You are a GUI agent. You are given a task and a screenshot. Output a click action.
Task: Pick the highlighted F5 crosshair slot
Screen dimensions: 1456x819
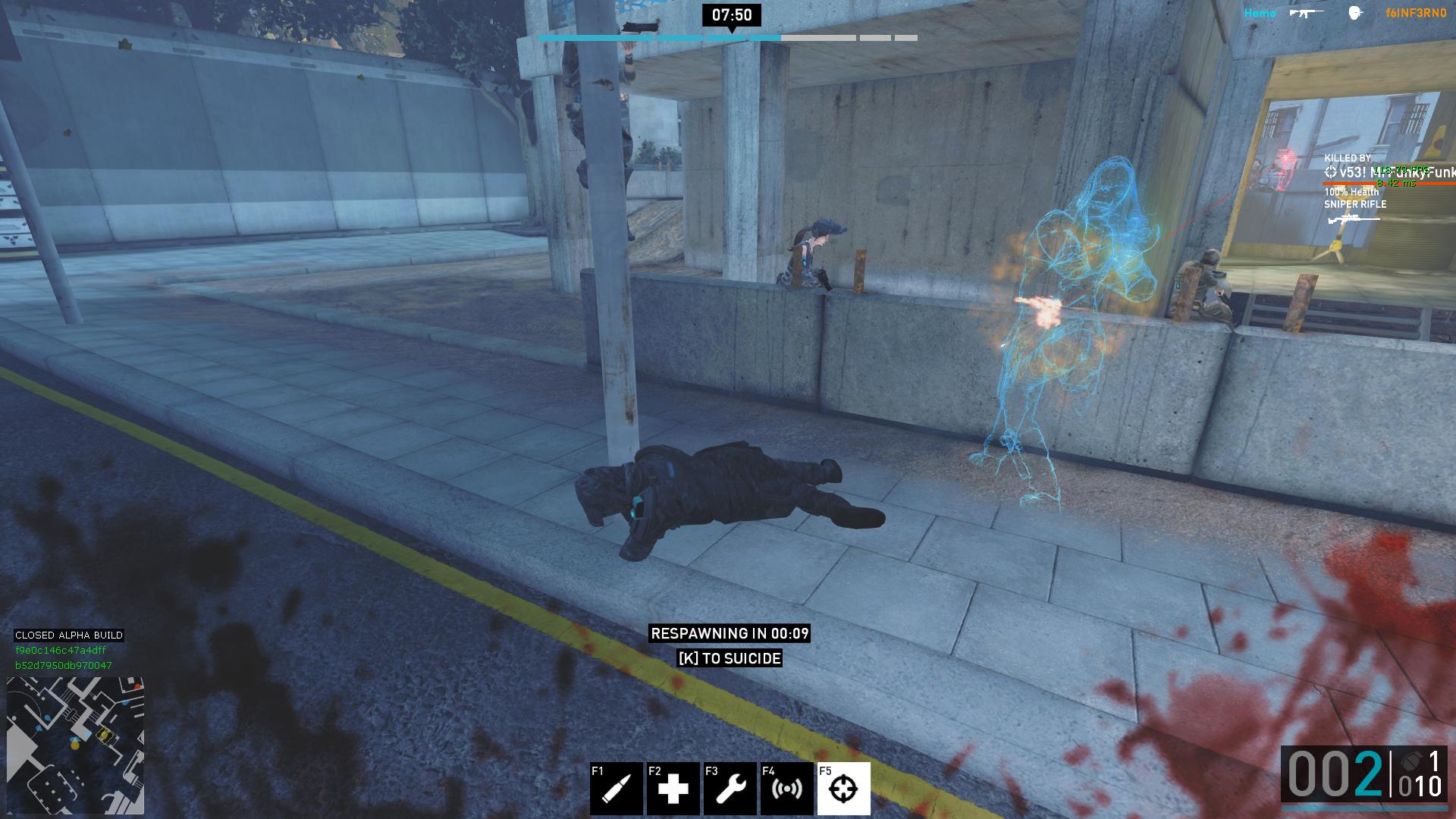(843, 789)
